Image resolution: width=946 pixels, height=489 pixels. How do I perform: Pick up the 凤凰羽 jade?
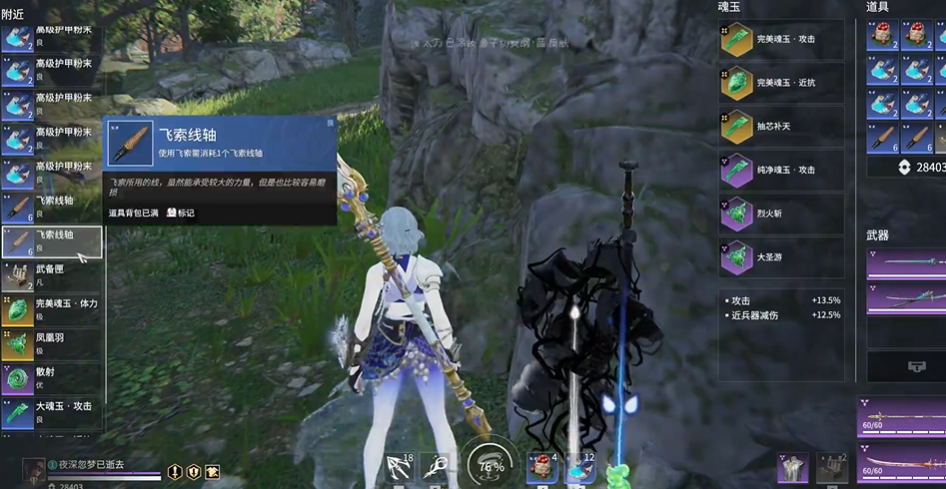(52, 344)
